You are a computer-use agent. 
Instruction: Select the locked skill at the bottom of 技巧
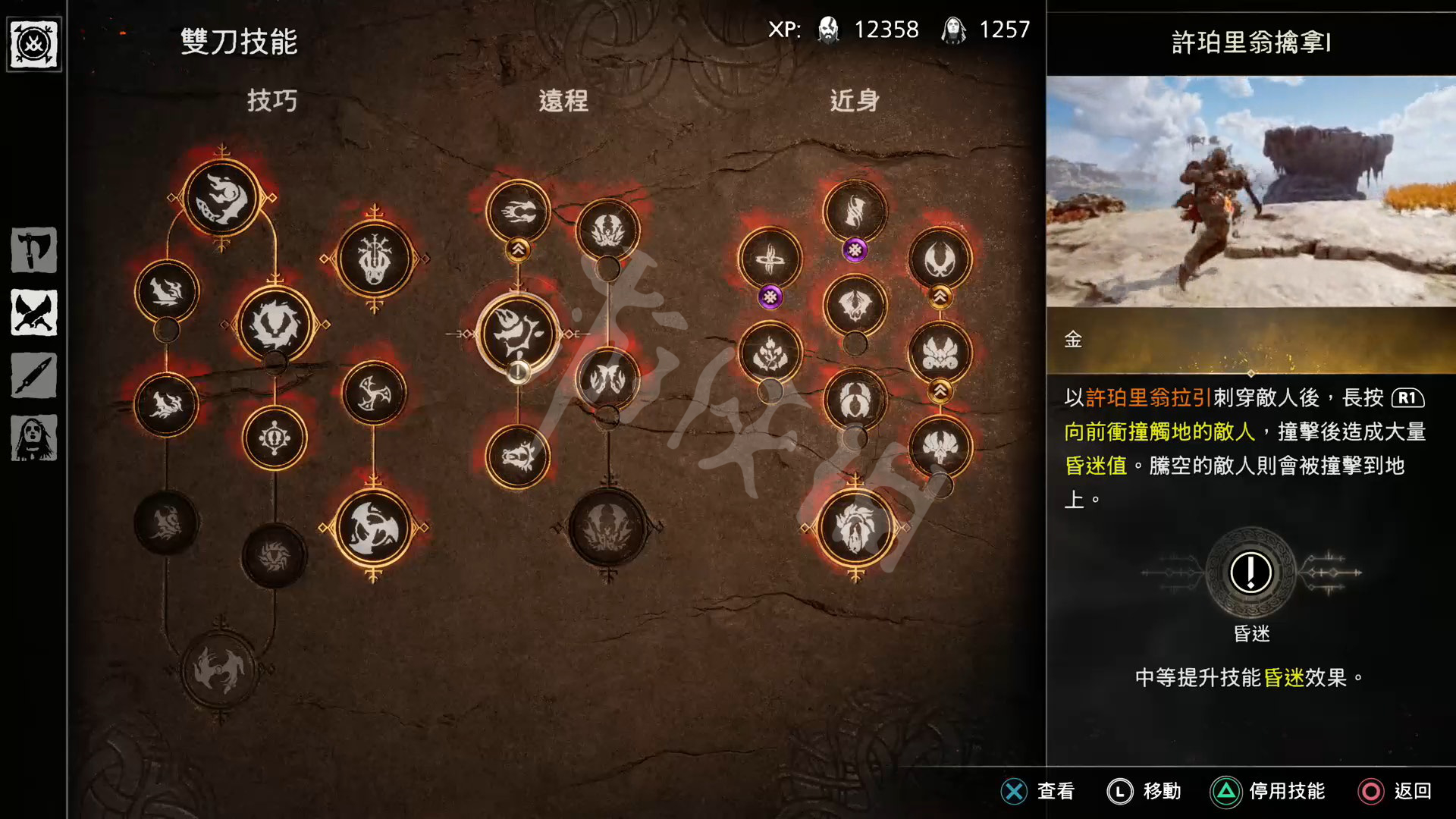coord(220,670)
